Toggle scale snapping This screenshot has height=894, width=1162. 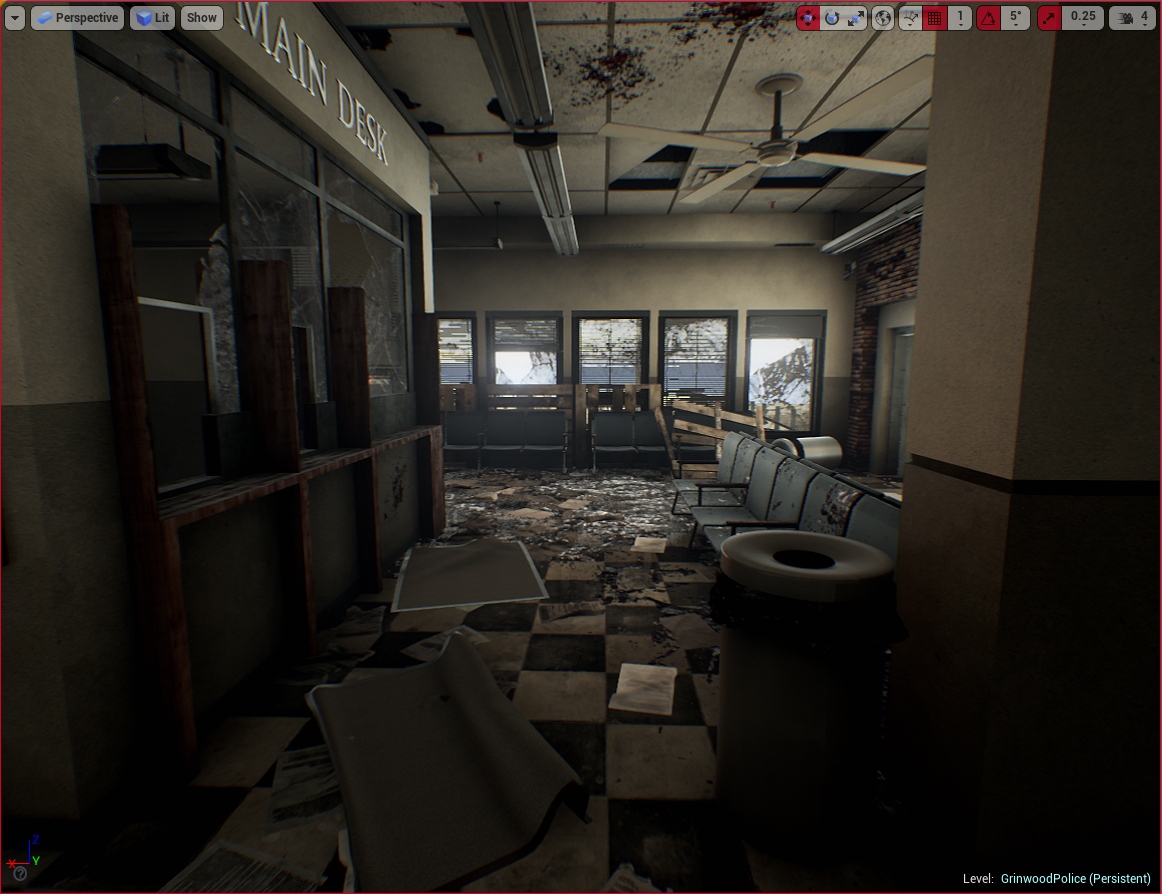pyautogui.click(x=1049, y=18)
